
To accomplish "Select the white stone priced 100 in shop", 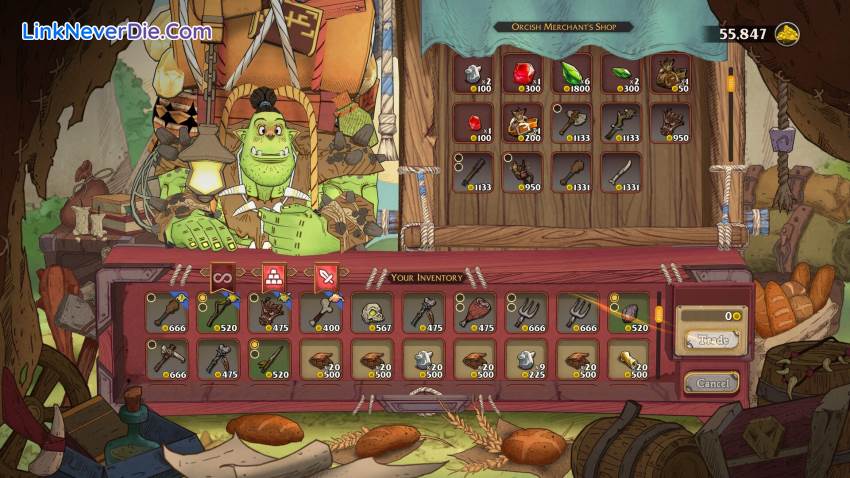I will coord(473,77).
